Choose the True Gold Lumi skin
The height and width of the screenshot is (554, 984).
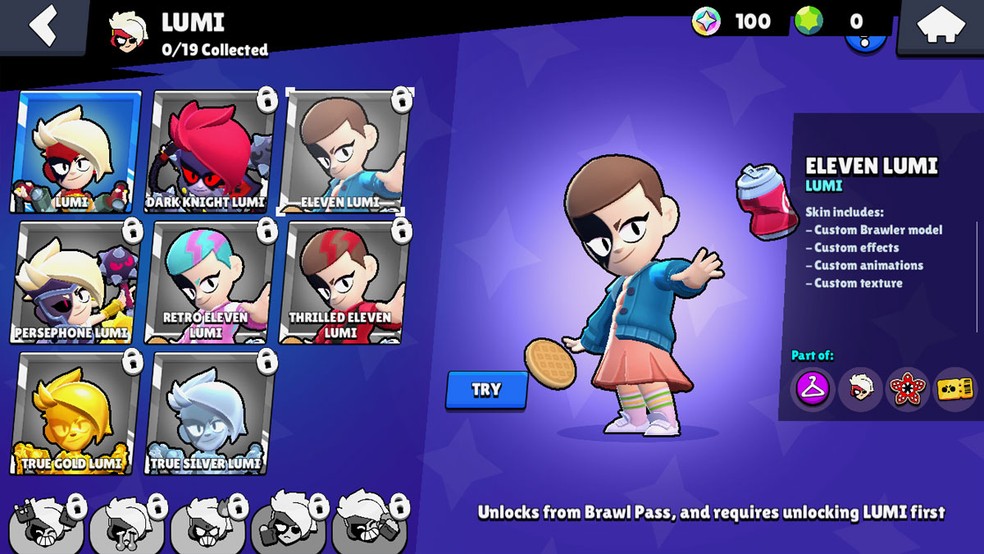(x=76, y=413)
